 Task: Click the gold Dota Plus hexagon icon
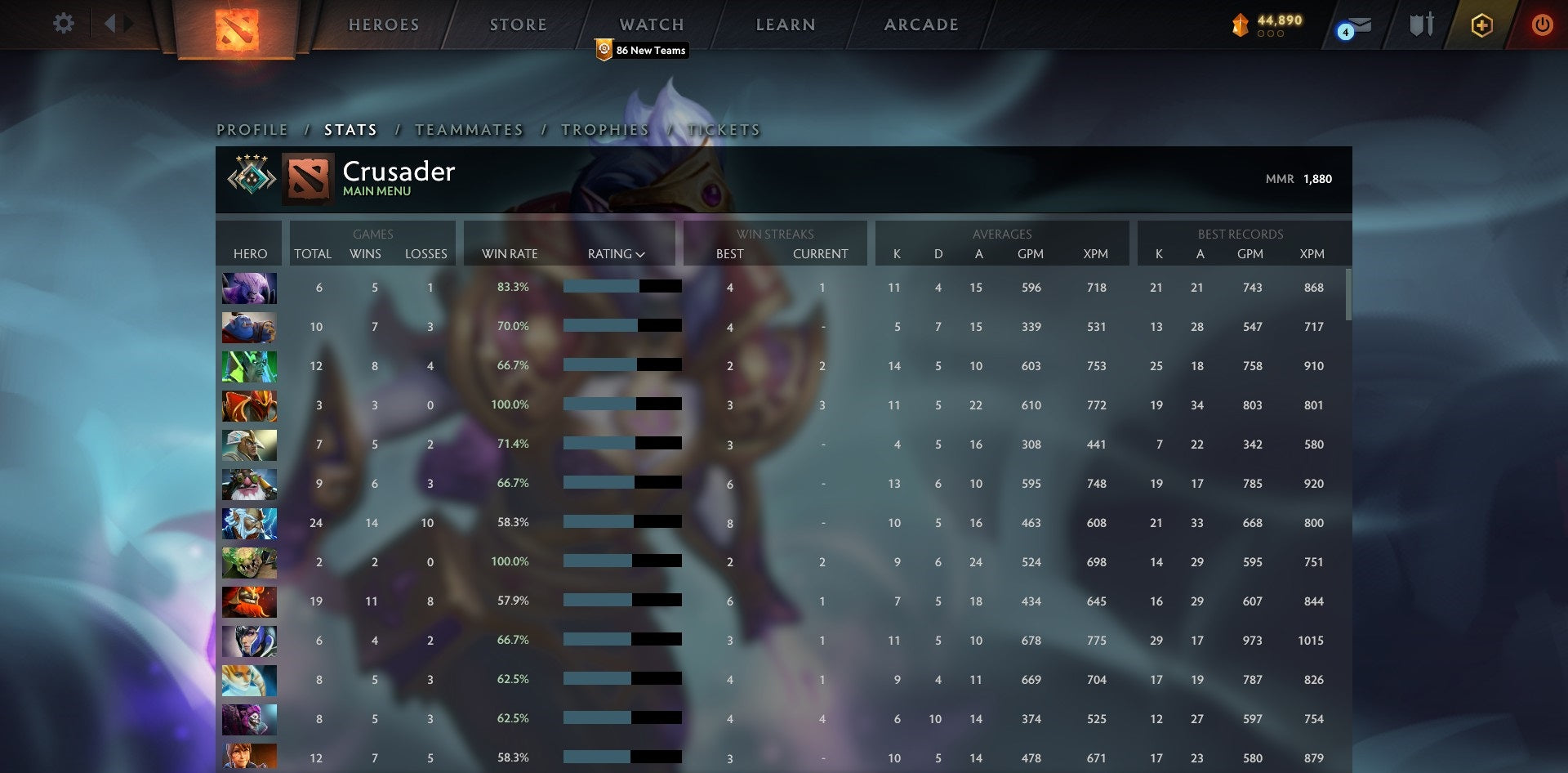click(1482, 25)
